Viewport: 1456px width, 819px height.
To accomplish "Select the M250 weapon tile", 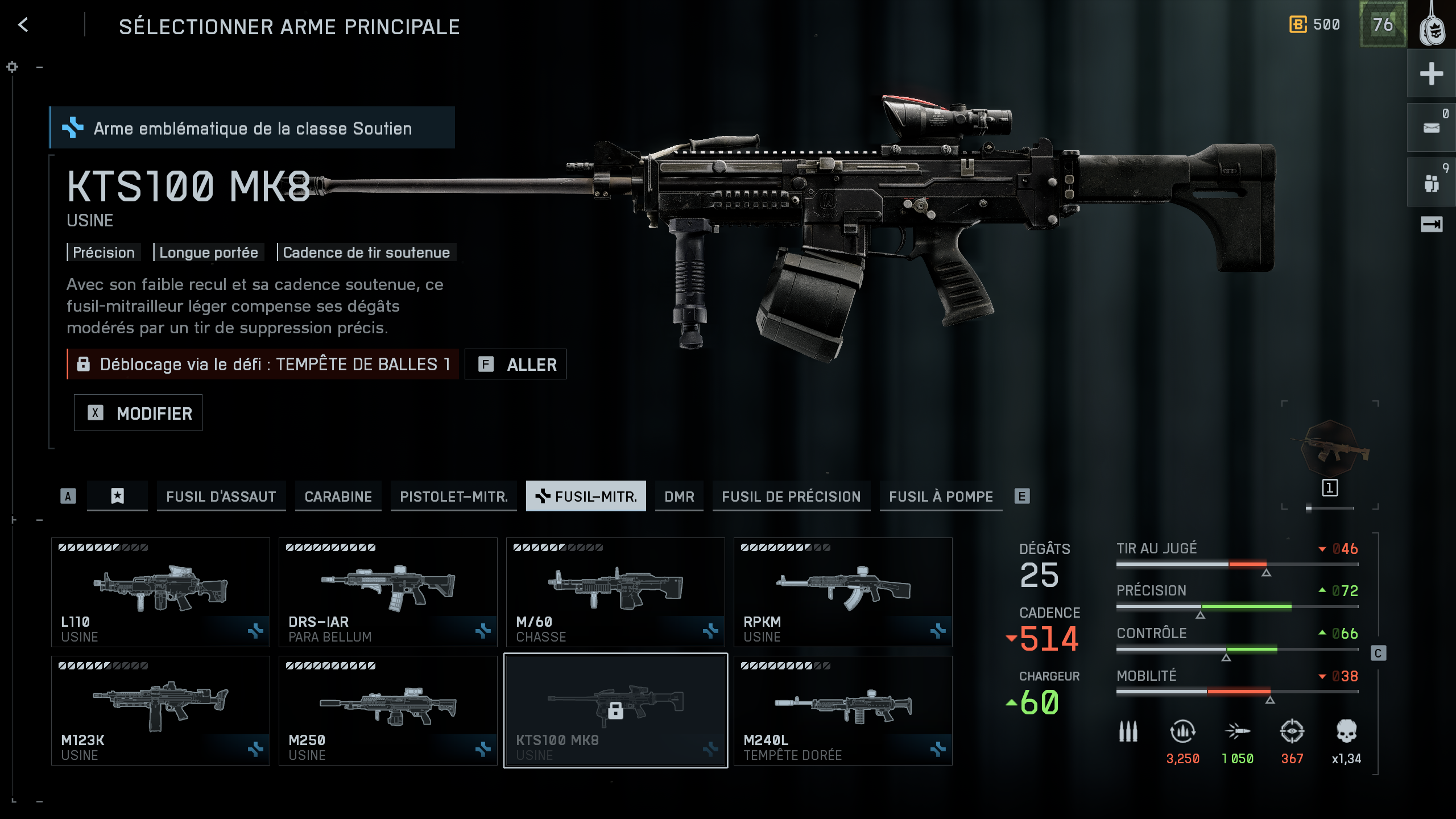I will (388, 710).
